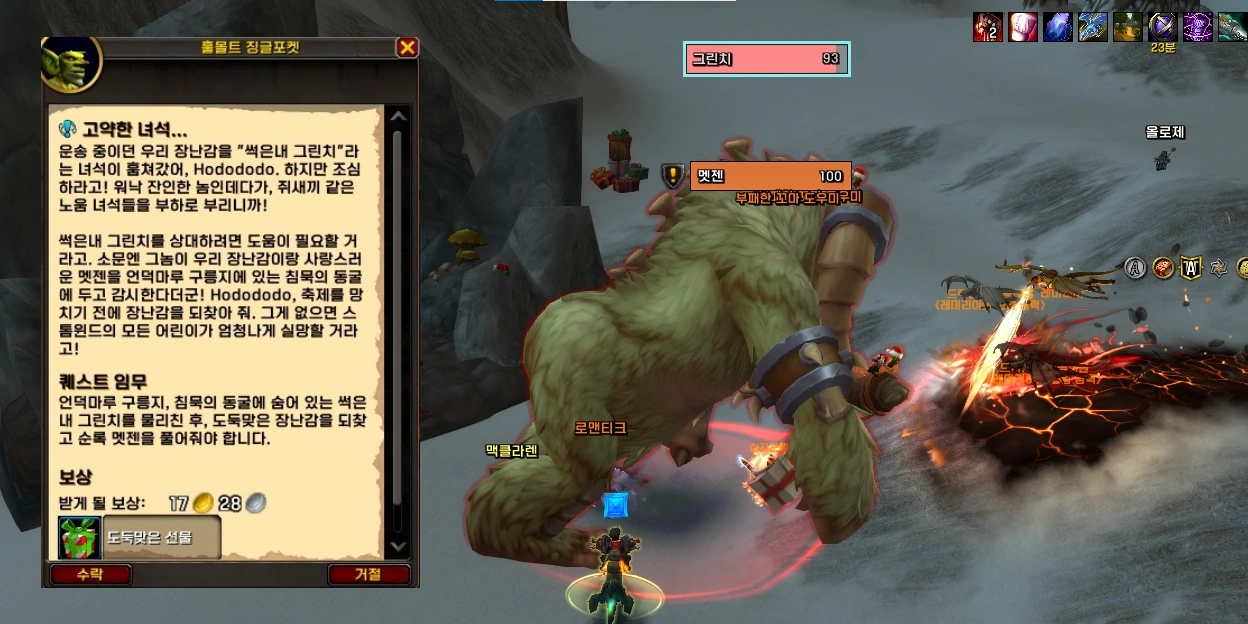Click the silver pinwheel star icon
Viewport: 1248px width, 624px height.
click(x=1218, y=267)
